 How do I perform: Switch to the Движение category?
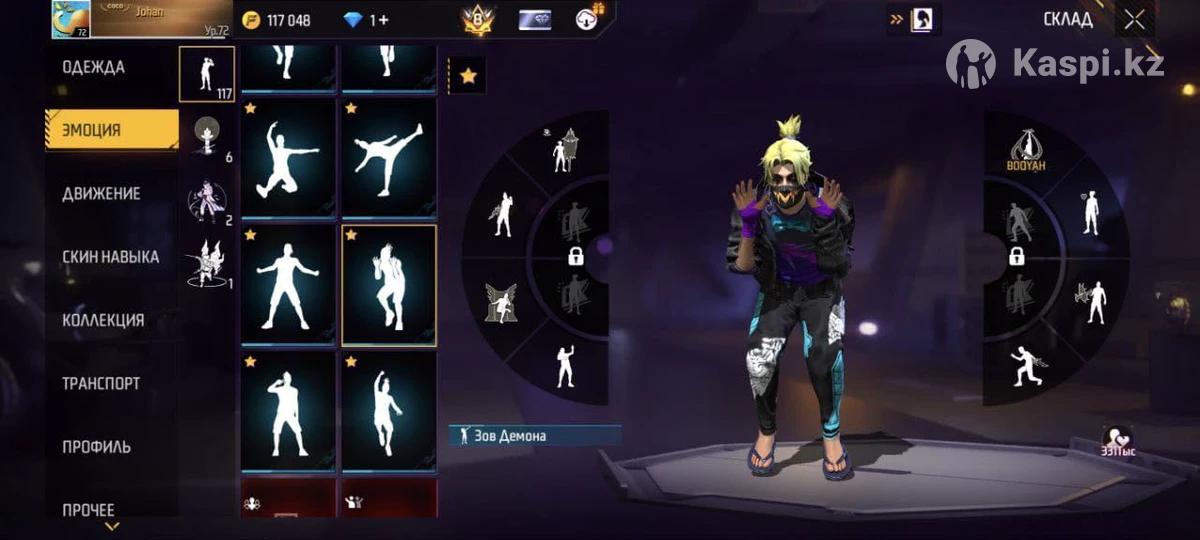(101, 194)
